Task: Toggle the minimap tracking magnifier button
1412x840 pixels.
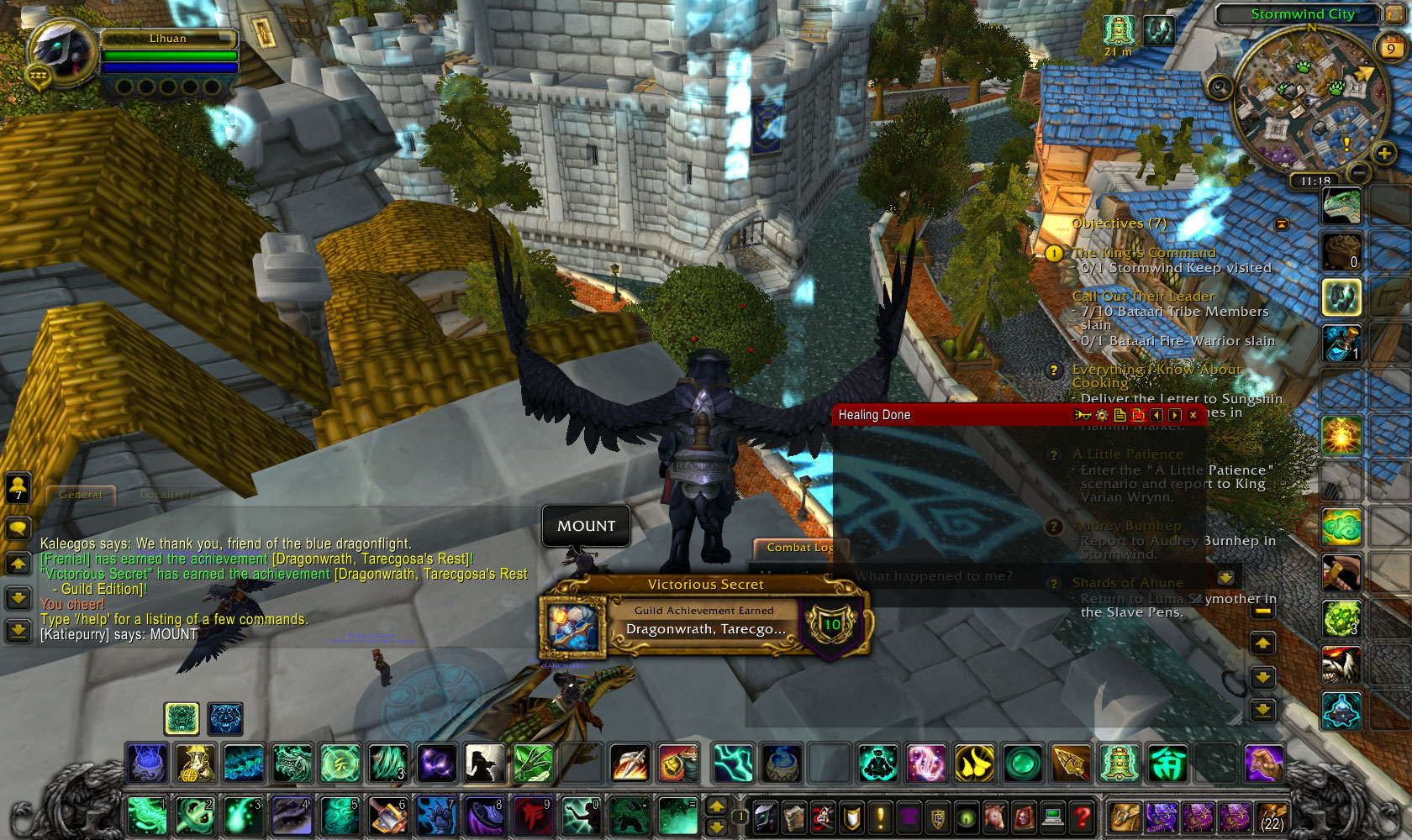Action: pyautogui.click(x=1220, y=87)
